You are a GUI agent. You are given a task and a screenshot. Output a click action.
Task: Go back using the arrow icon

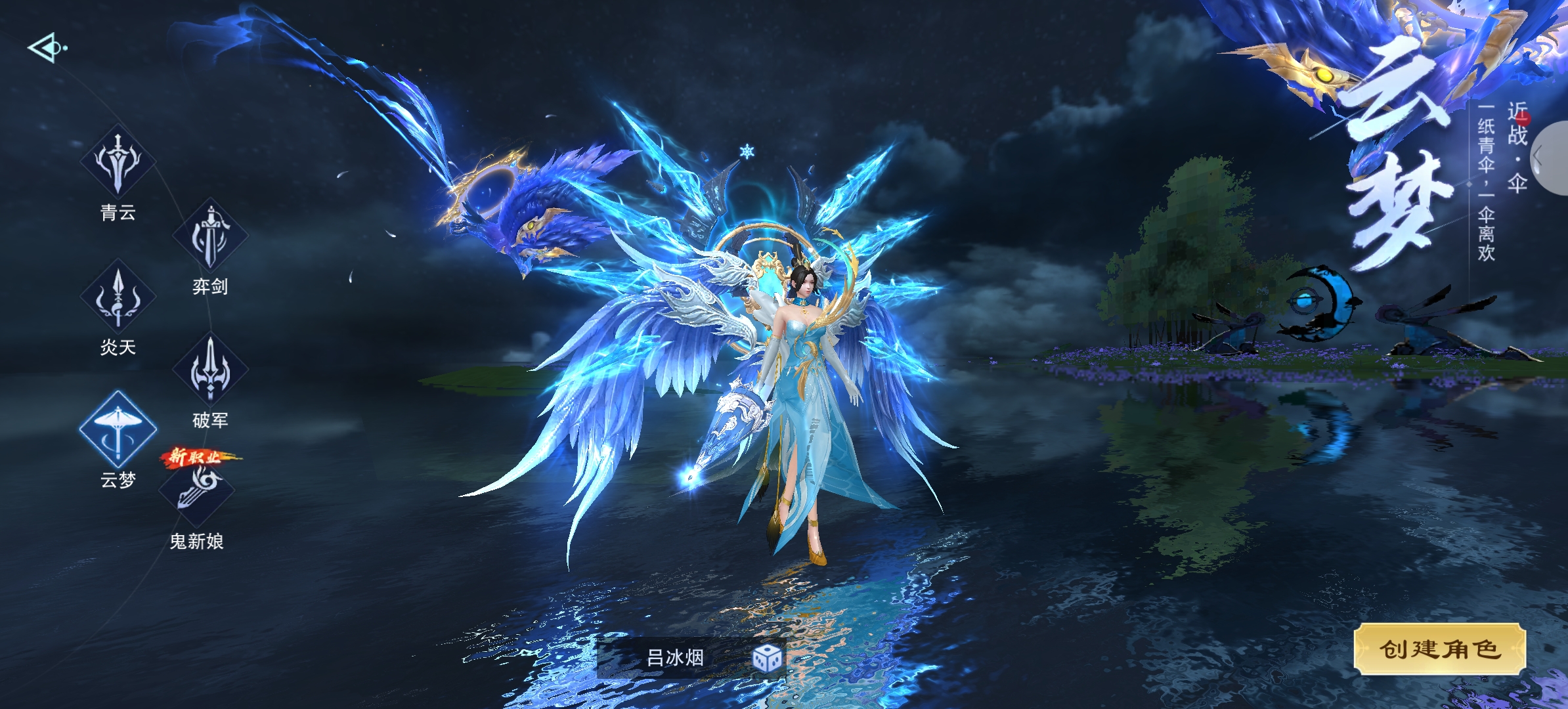pyautogui.click(x=46, y=48)
